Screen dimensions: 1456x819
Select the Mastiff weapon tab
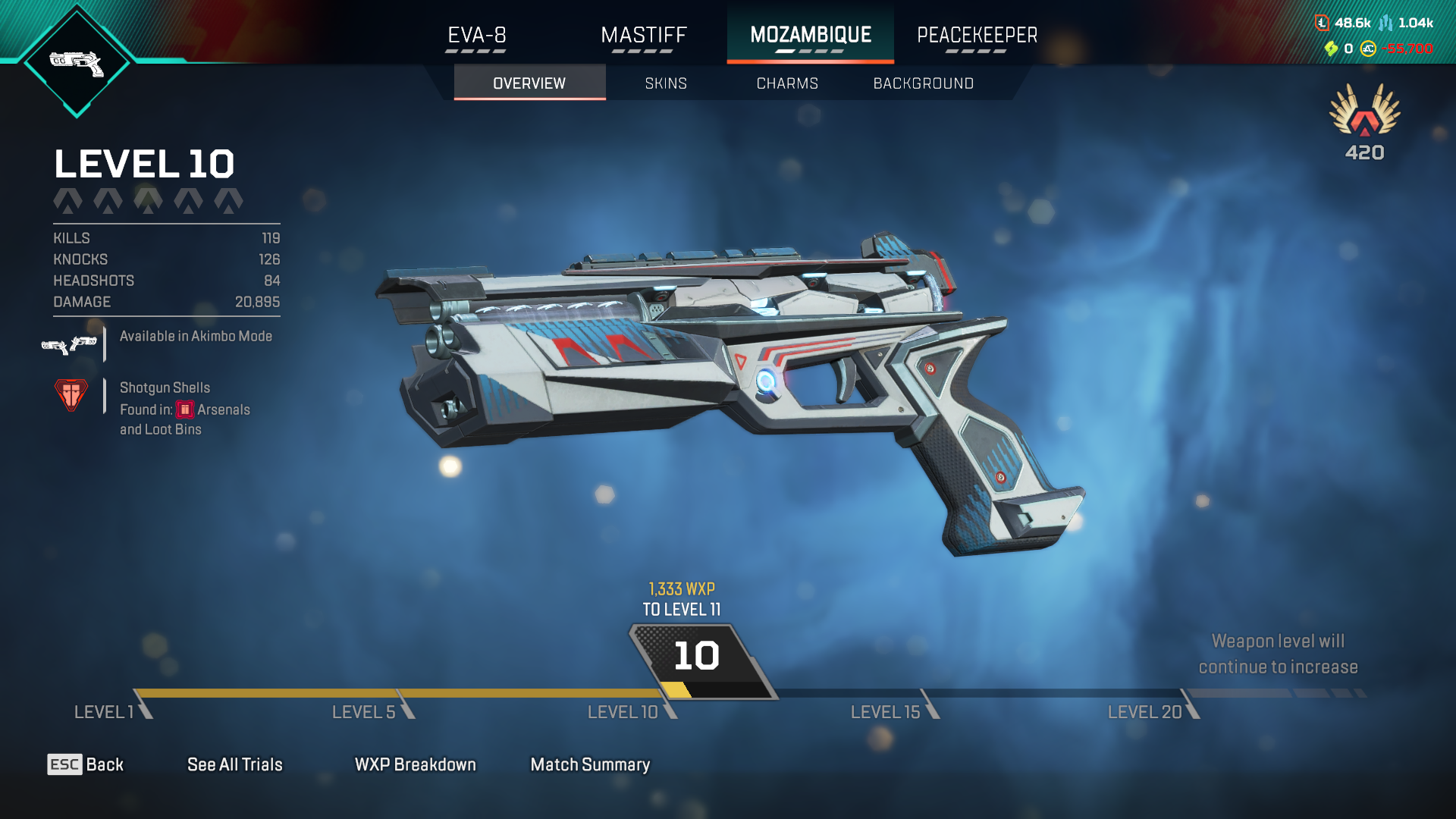point(643,36)
